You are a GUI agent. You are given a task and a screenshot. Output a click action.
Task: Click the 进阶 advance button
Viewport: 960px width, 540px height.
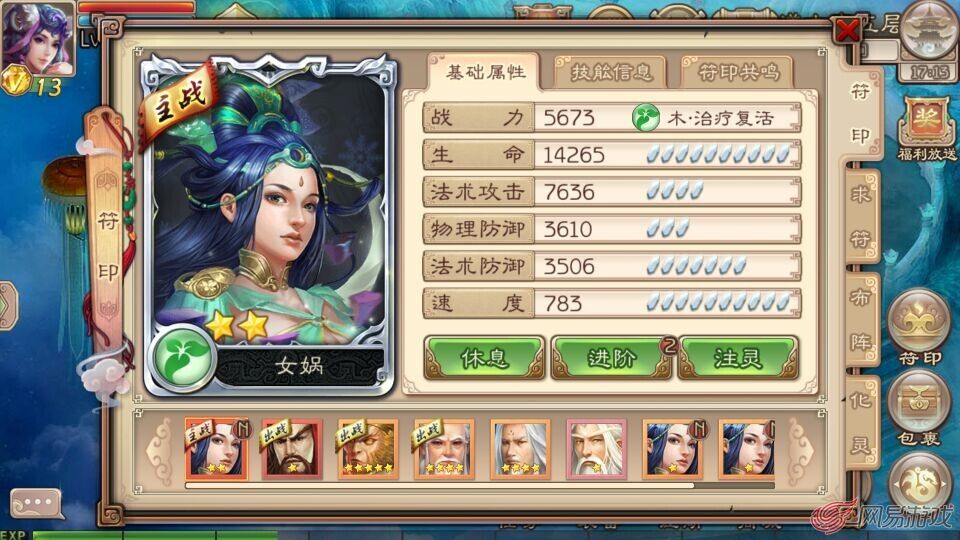[612, 359]
